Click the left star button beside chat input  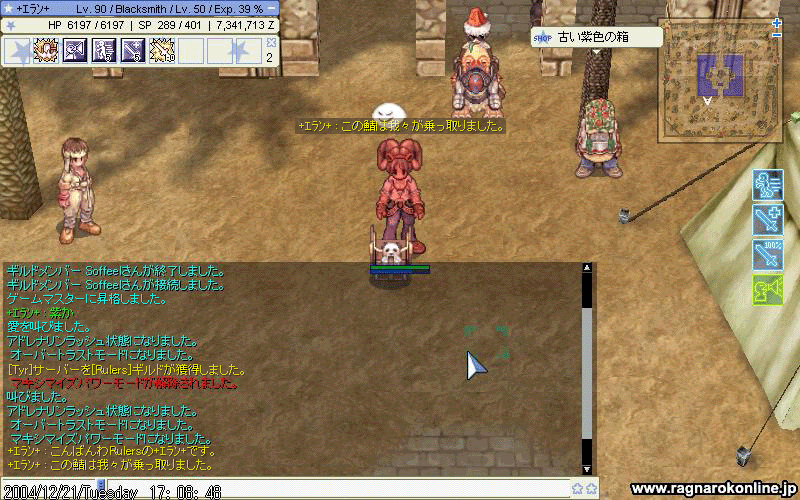[577, 489]
